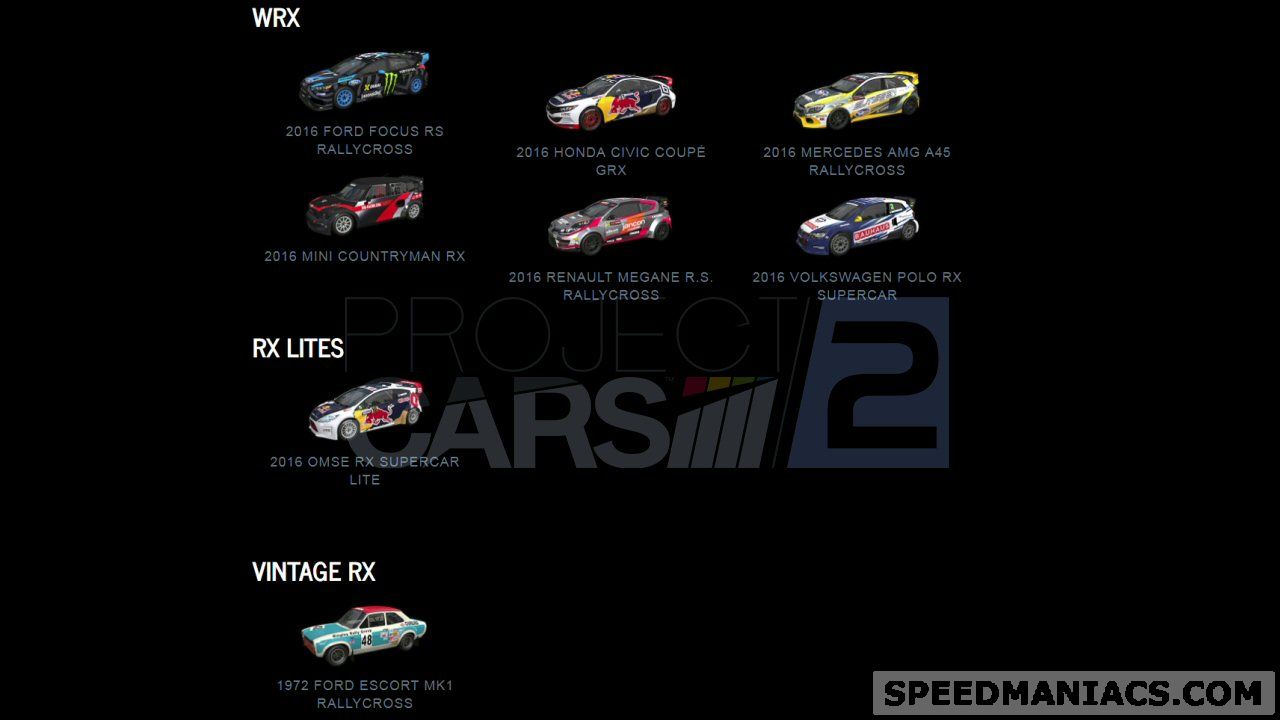Screen dimensions: 1280x720
Task: Pick the 2016 Volkswagen Polo RX Supercar
Action: point(856,225)
